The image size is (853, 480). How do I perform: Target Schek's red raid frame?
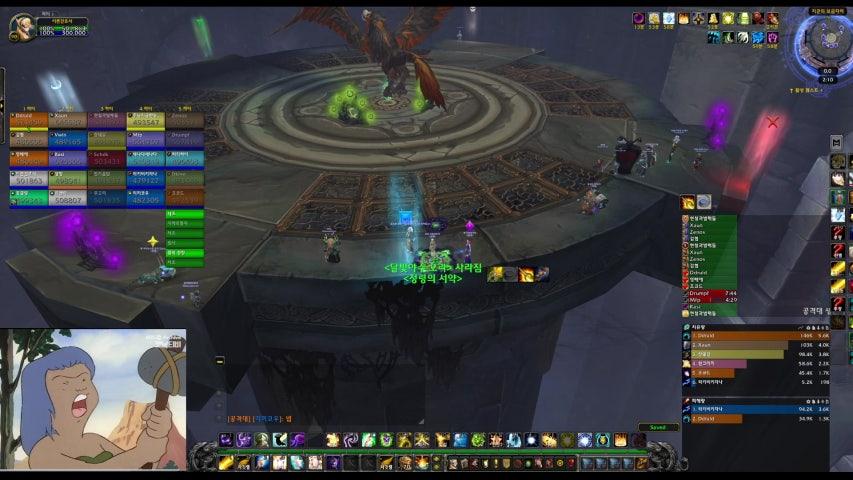click(105, 158)
